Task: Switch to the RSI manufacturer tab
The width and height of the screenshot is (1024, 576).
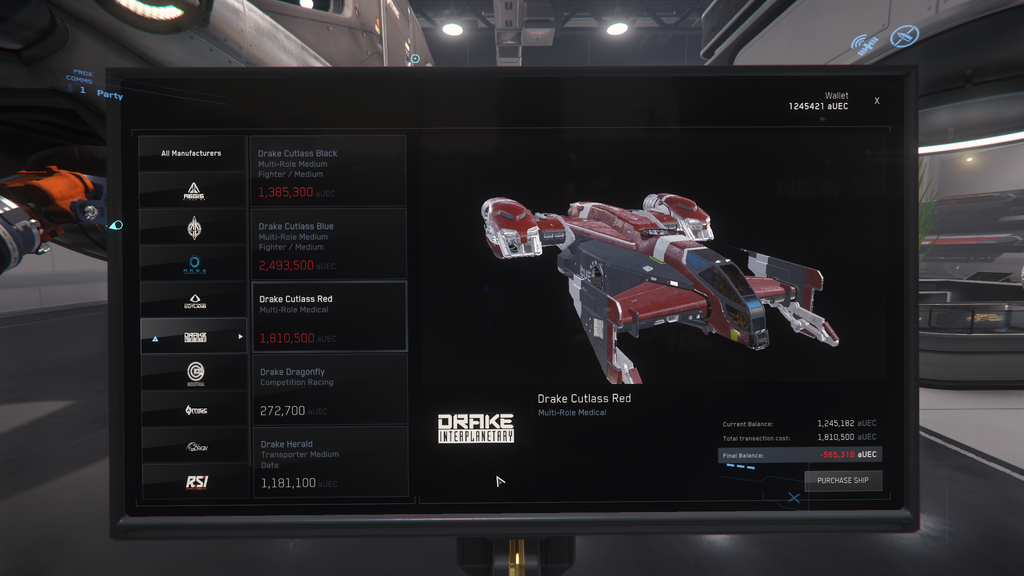Action: (x=194, y=482)
